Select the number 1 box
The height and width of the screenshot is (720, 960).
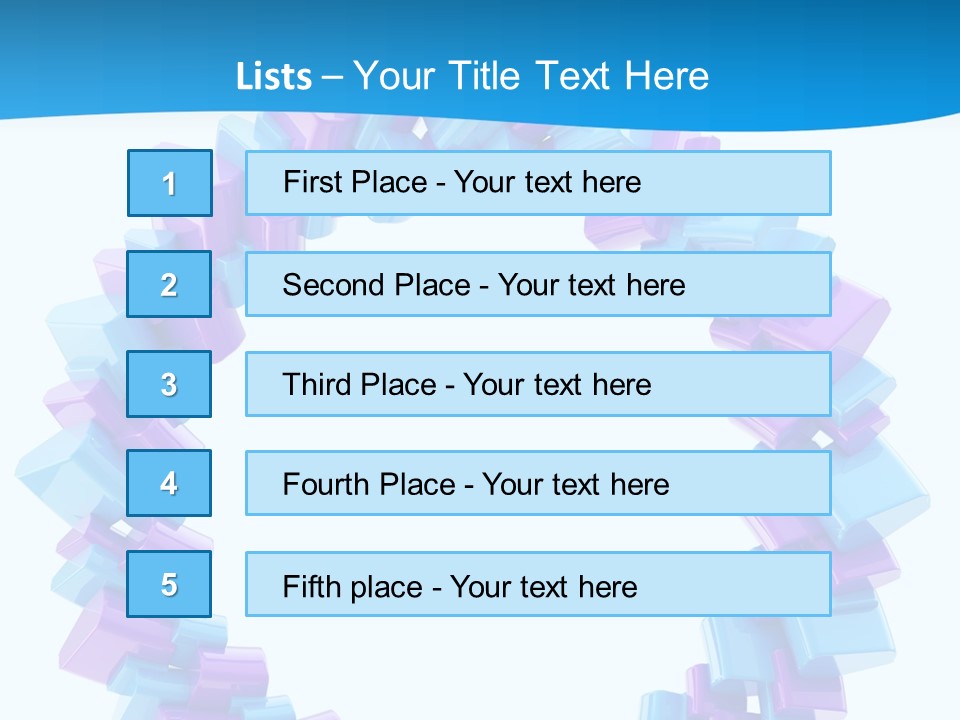click(x=170, y=183)
